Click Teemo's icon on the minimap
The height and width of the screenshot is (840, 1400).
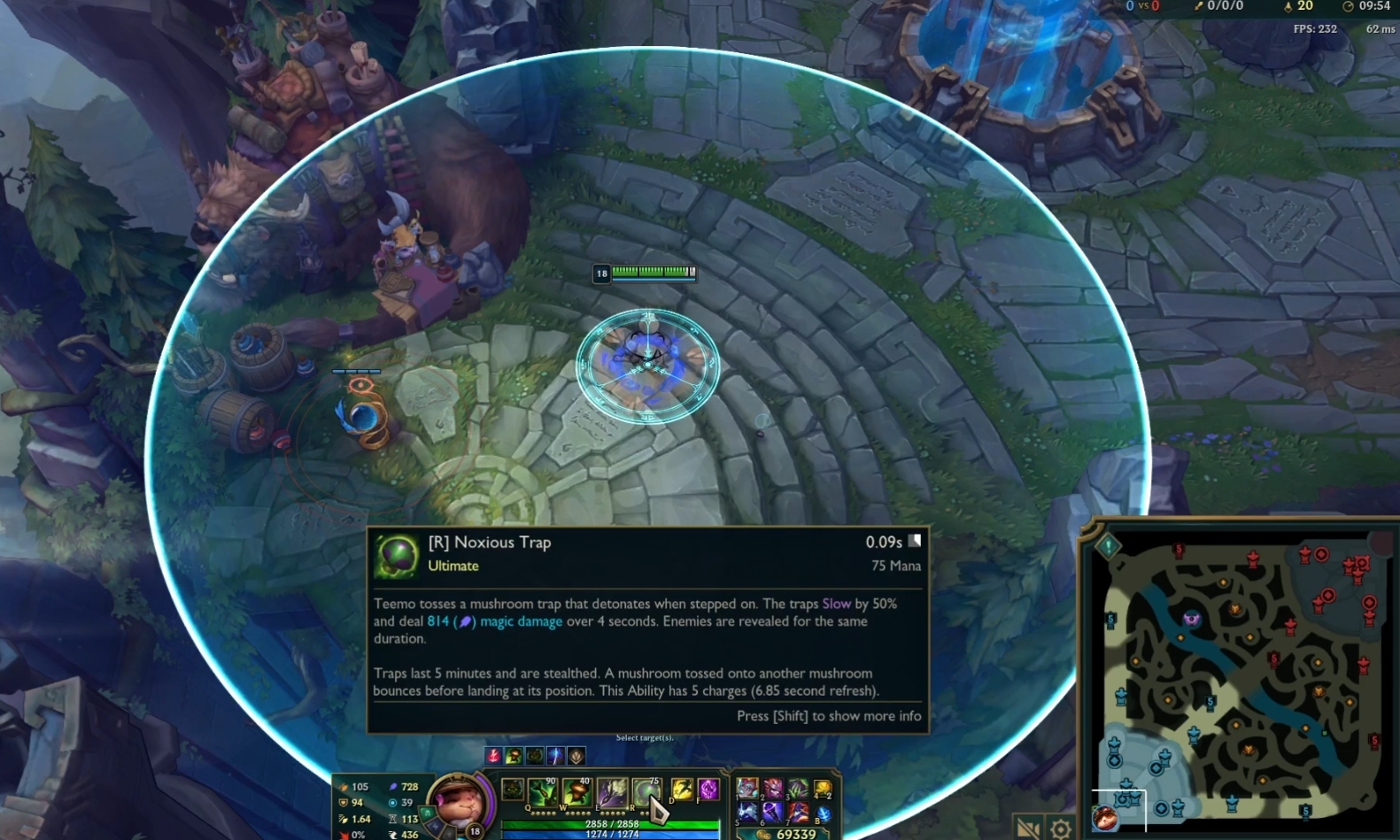tap(1106, 819)
